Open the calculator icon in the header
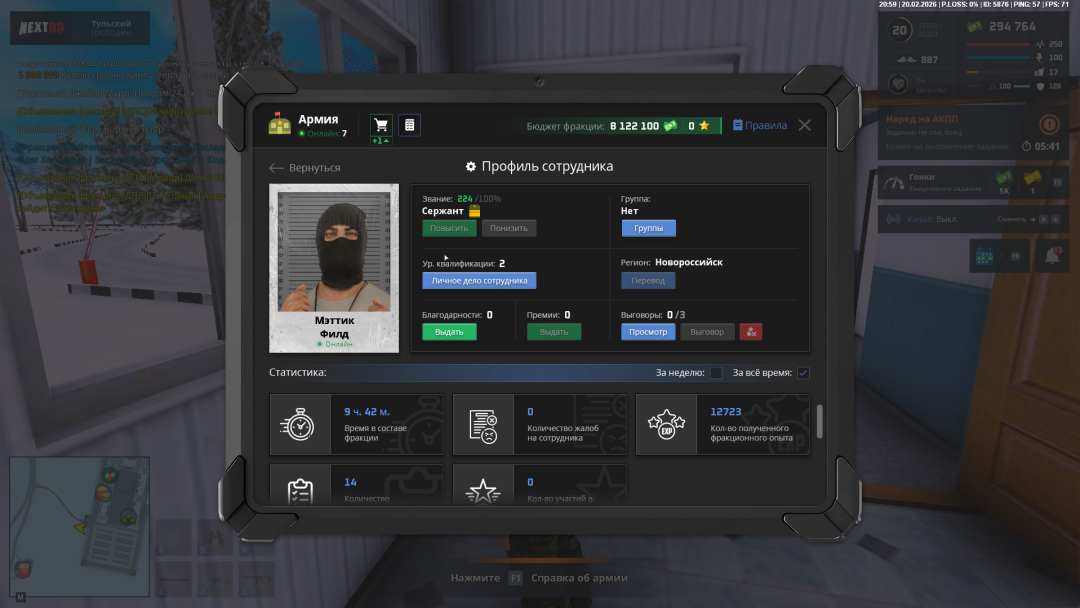 pyautogui.click(x=409, y=125)
